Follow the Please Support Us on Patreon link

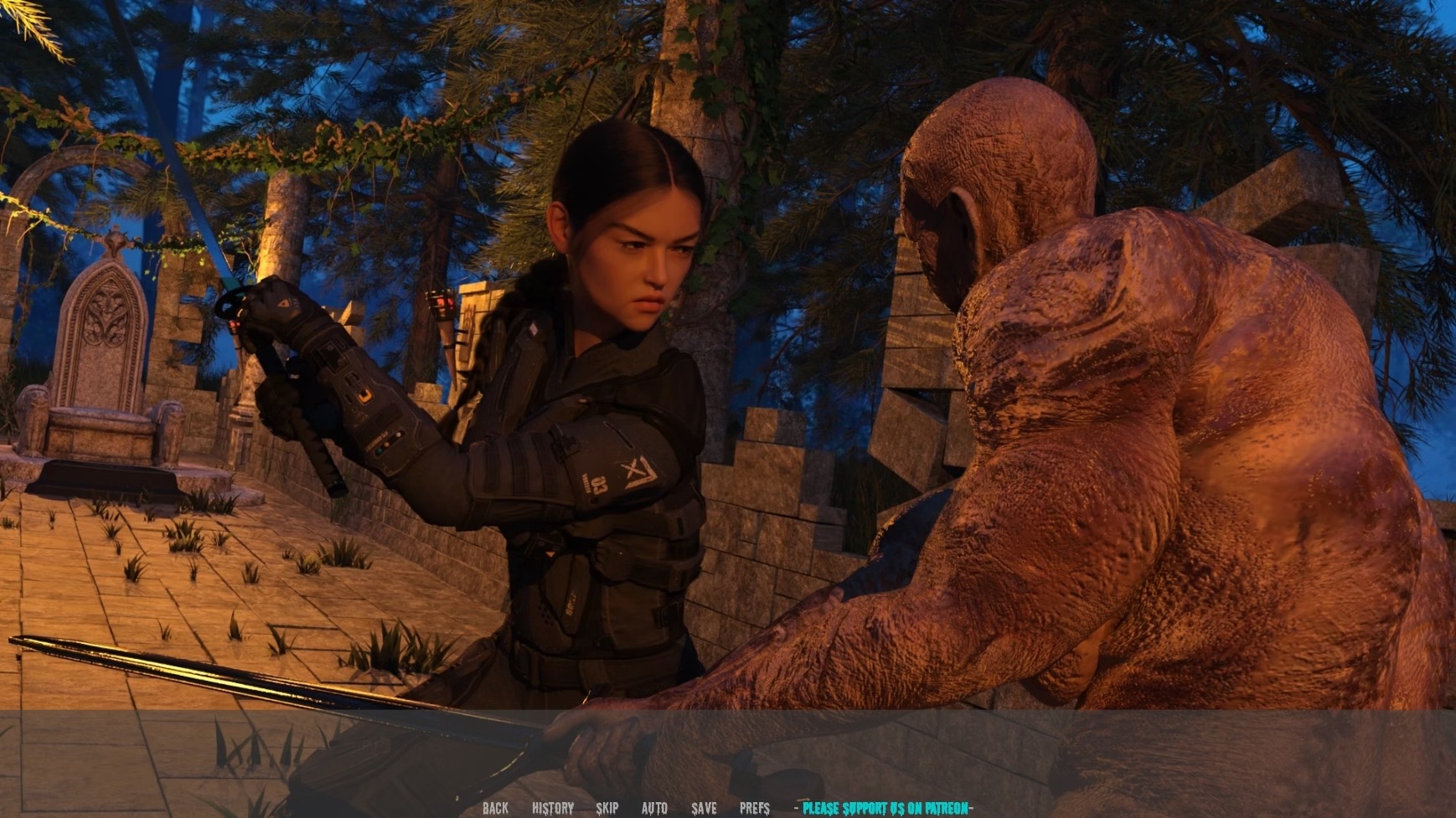point(885,808)
